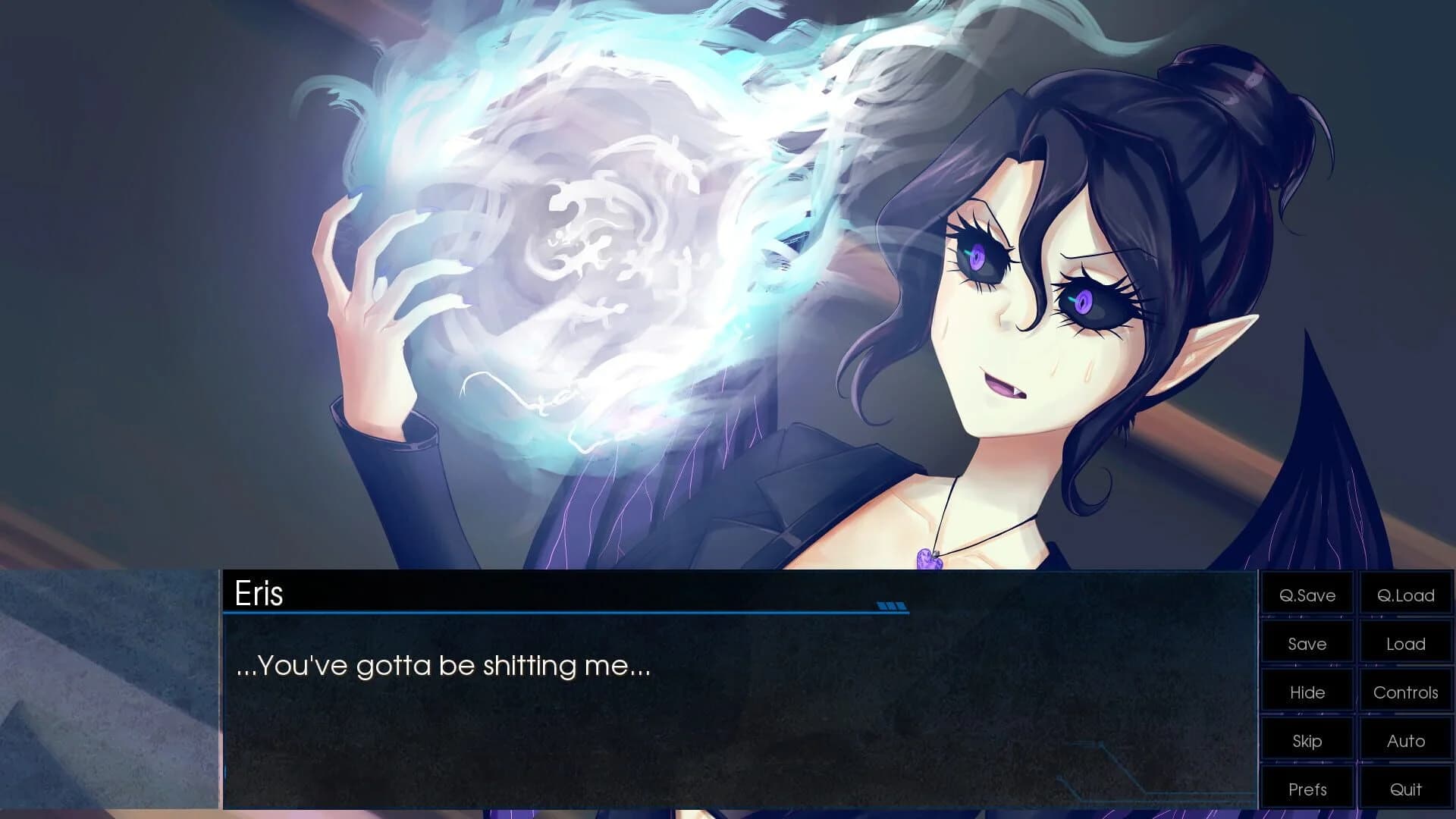Image resolution: width=1456 pixels, height=819 pixels.
Task: Enable Auto-read mode
Action: (x=1406, y=741)
